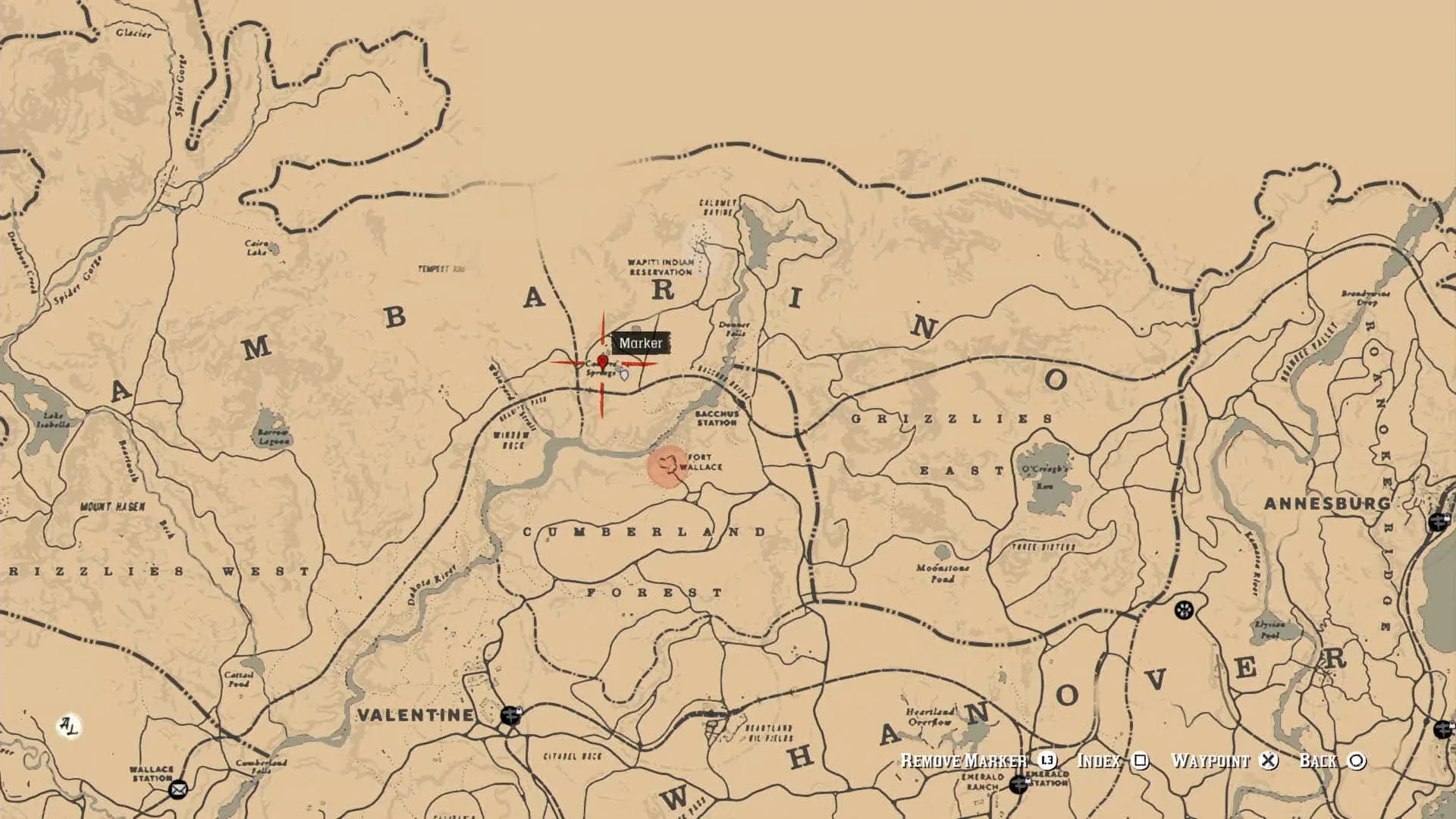Click the L3 button icon beside Remove Marker
The image size is (1456, 819).
[1049, 760]
